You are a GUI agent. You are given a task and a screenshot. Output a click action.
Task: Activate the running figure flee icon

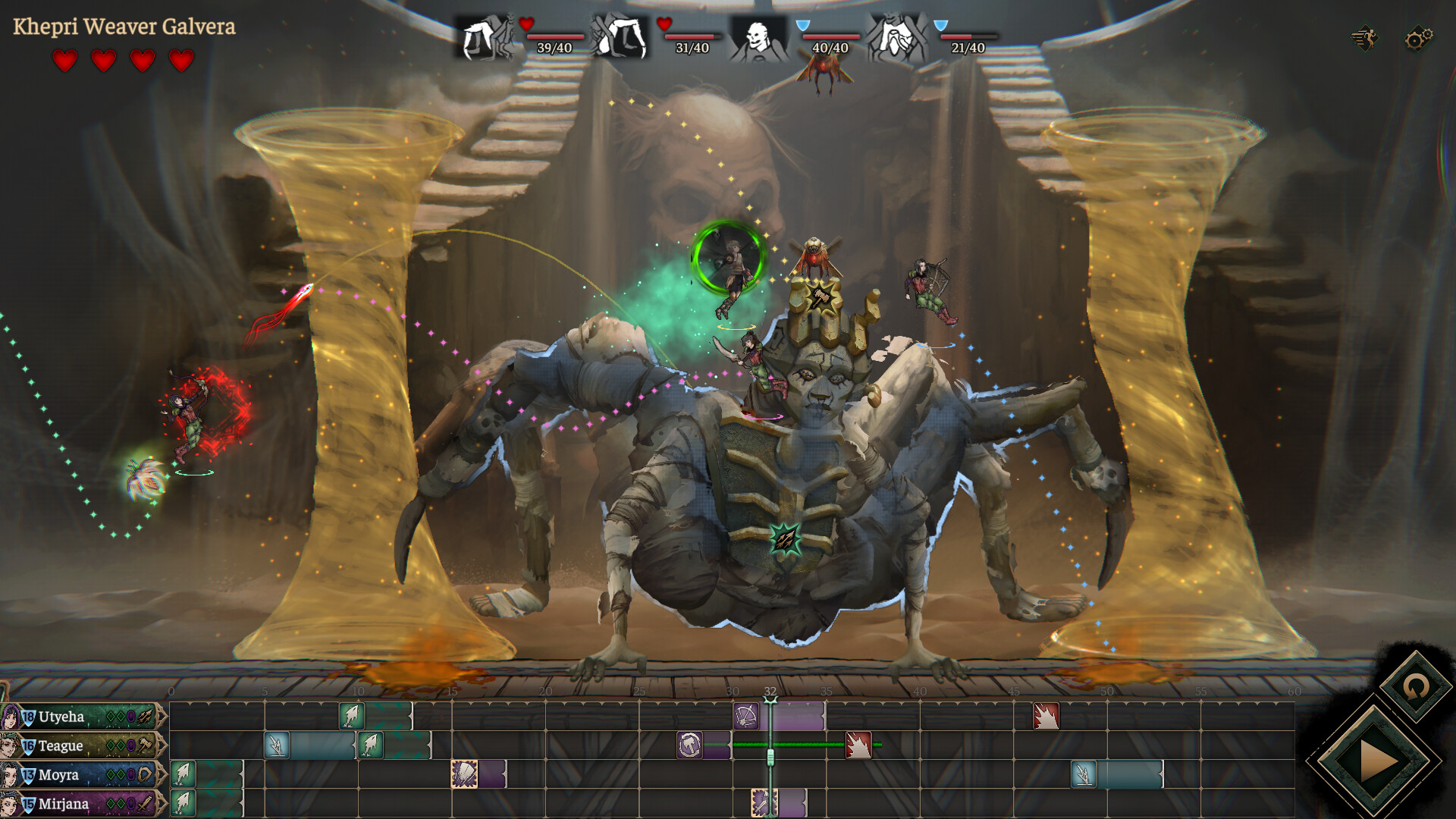[x=1365, y=38]
